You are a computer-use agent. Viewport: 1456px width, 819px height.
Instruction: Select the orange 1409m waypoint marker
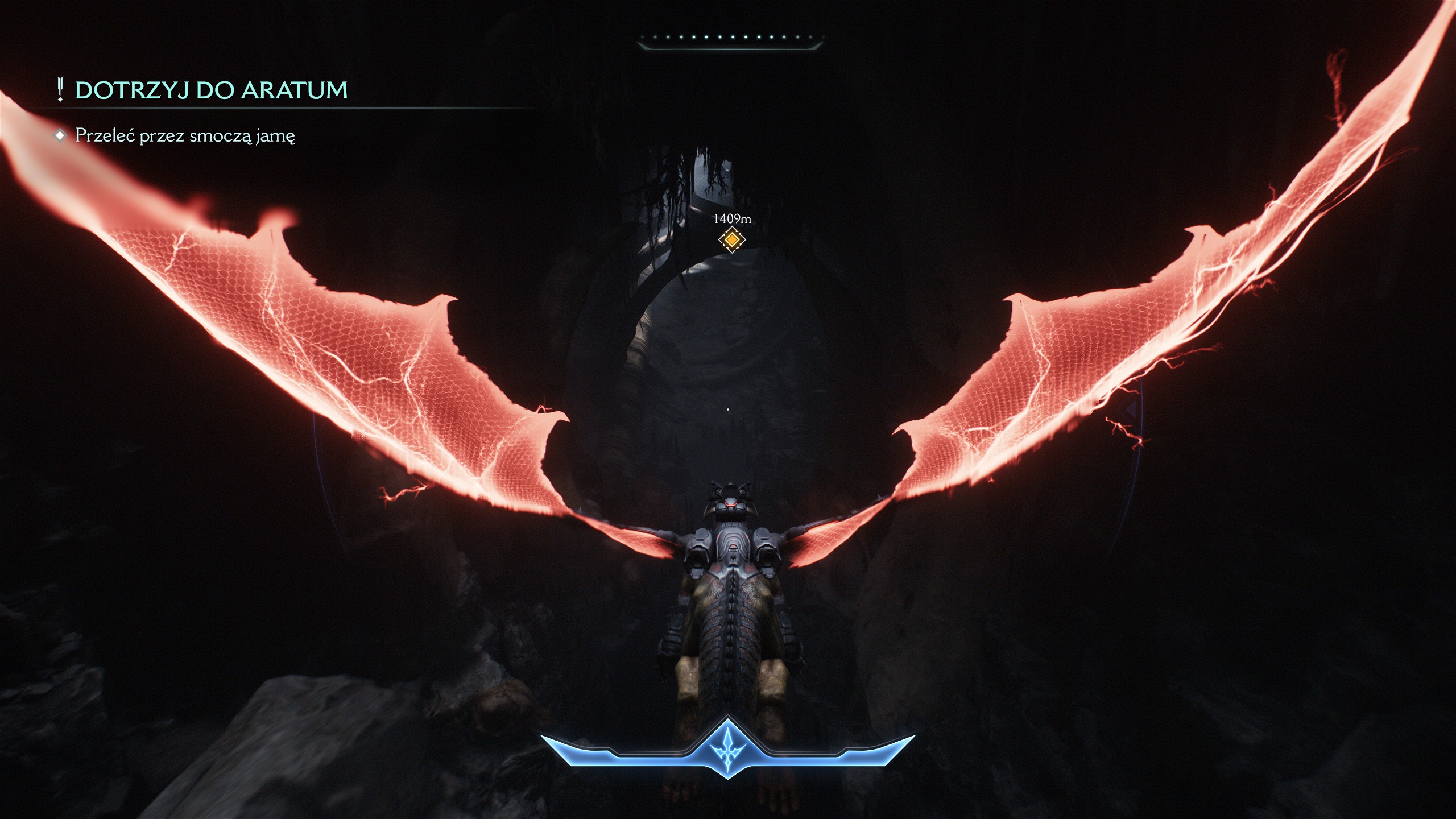tap(731, 239)
